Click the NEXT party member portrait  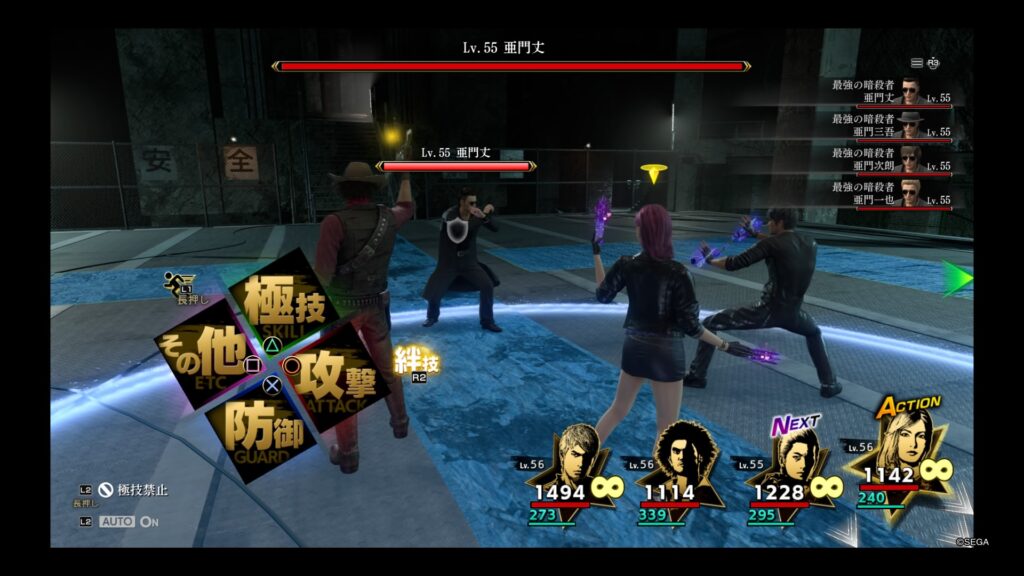(790, 472)
